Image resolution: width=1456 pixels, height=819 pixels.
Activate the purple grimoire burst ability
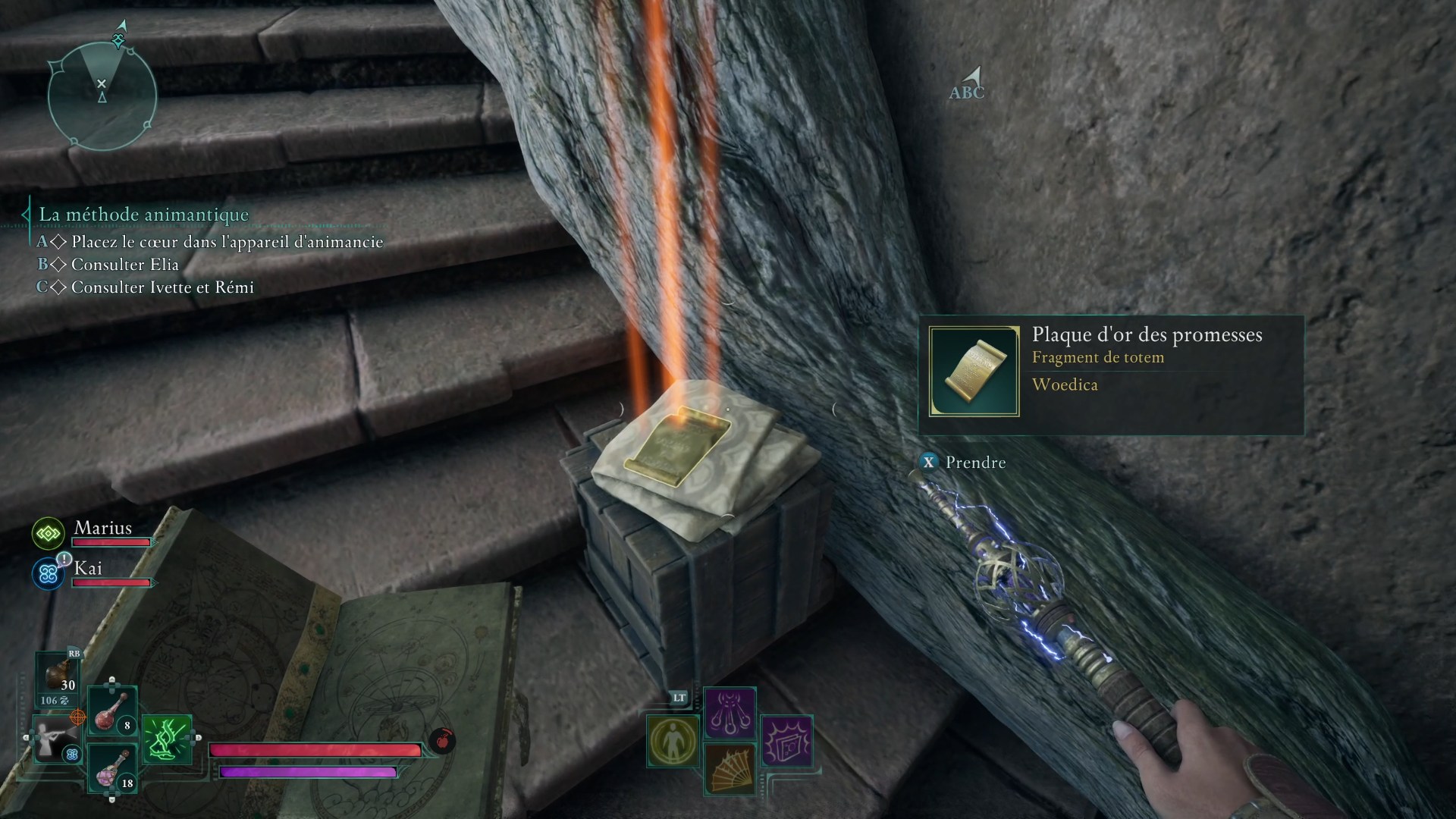(786, 740)
